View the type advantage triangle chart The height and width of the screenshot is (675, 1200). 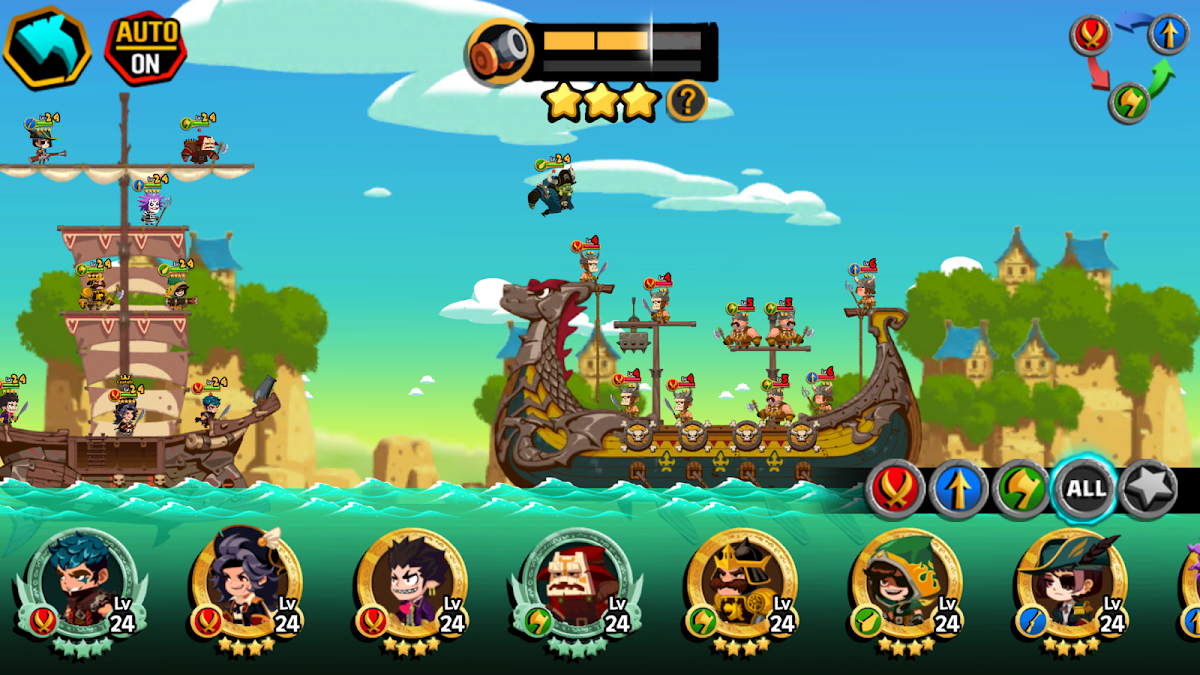tap(1129, 66)
